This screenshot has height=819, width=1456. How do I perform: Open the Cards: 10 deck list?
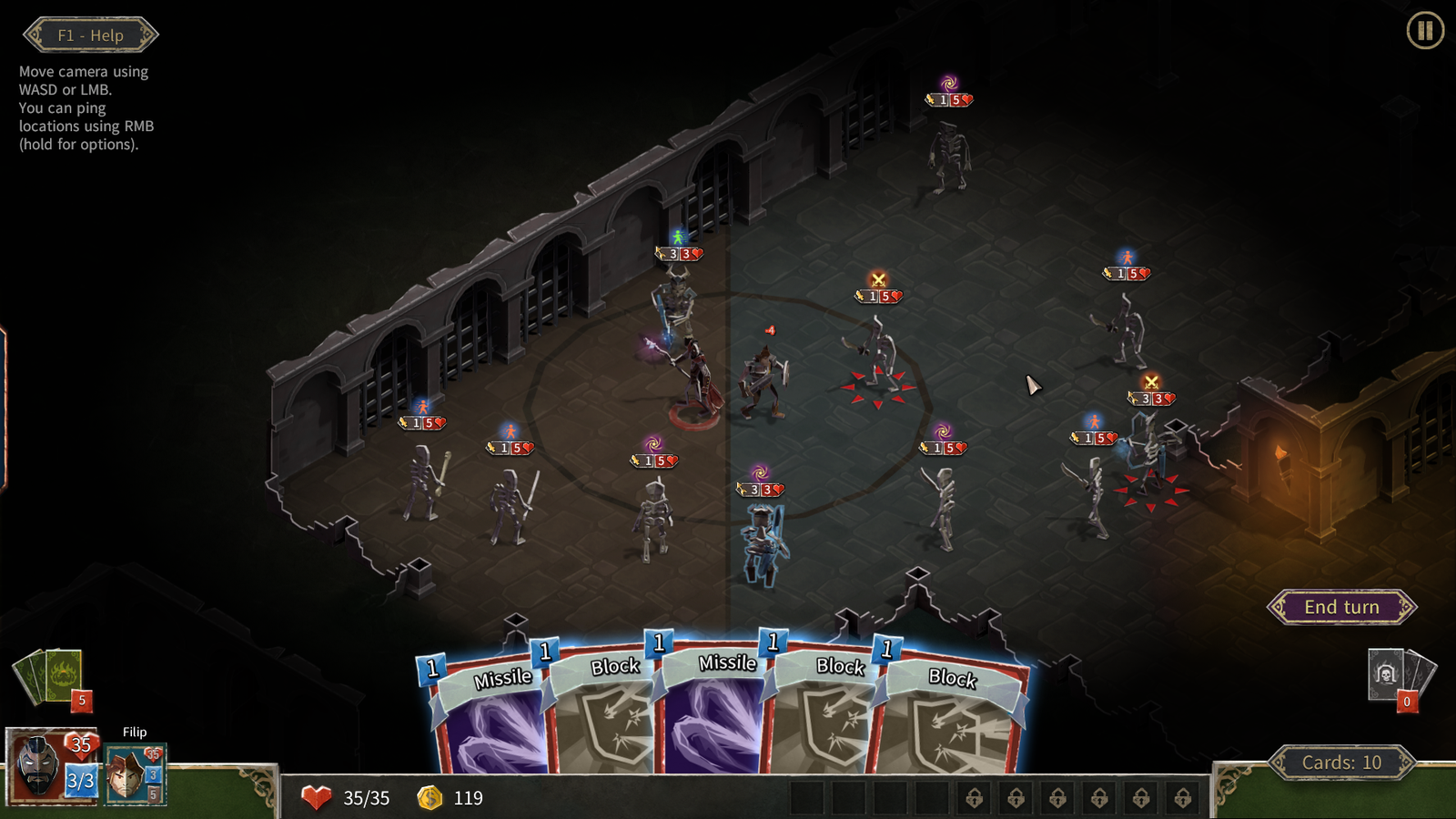pyautogui.click(x=1341, y=763)
